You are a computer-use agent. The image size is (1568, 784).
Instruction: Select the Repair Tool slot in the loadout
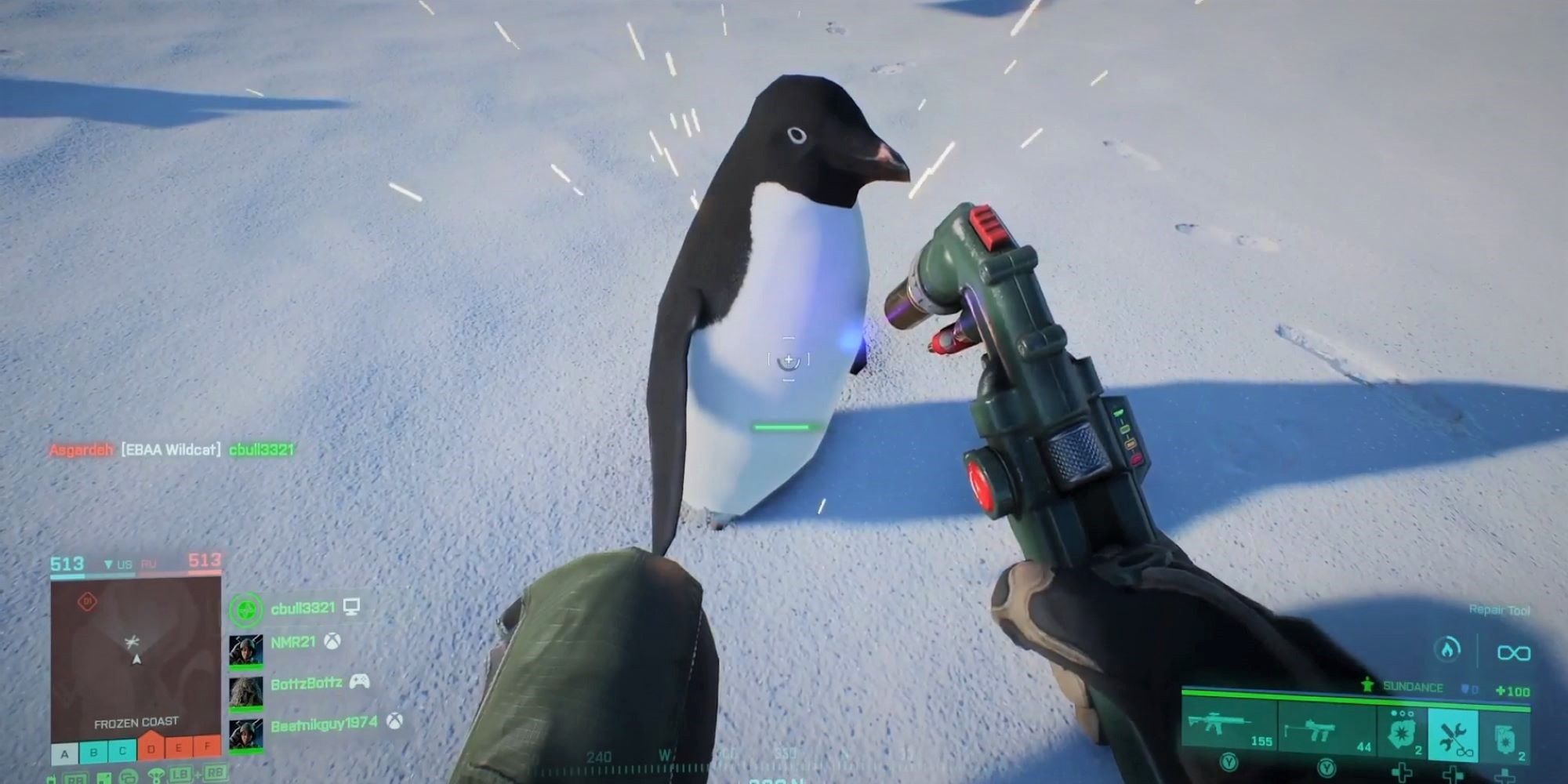(x=1454, y=733)
